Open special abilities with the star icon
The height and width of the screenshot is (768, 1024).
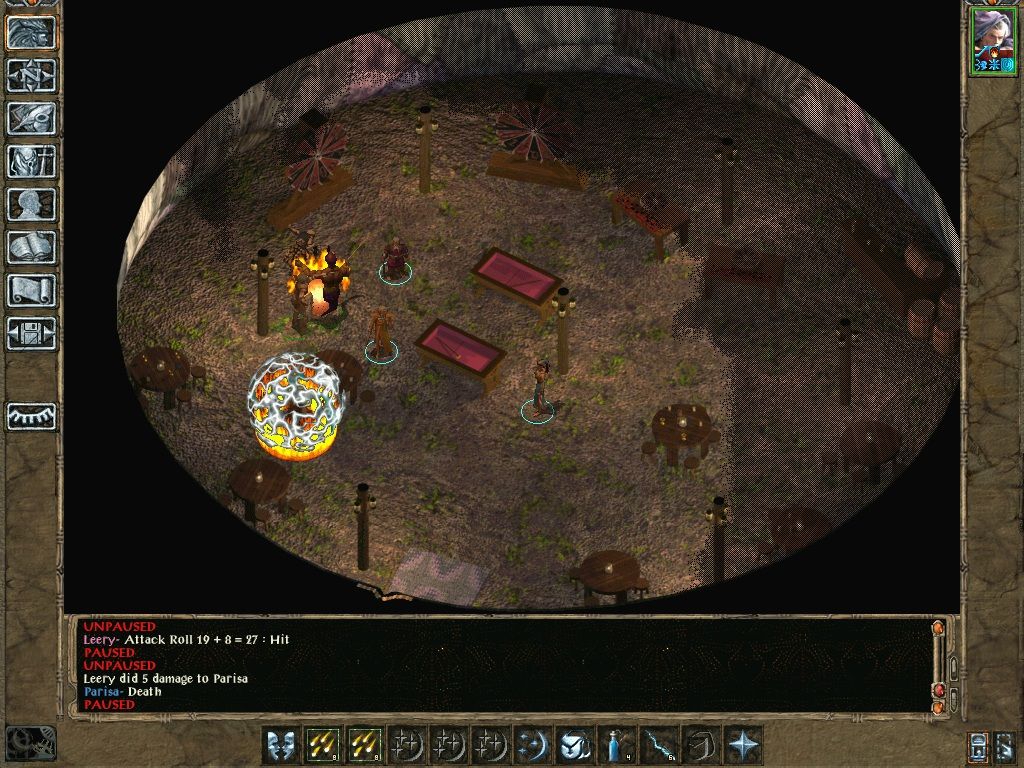(x=741, y=745)
